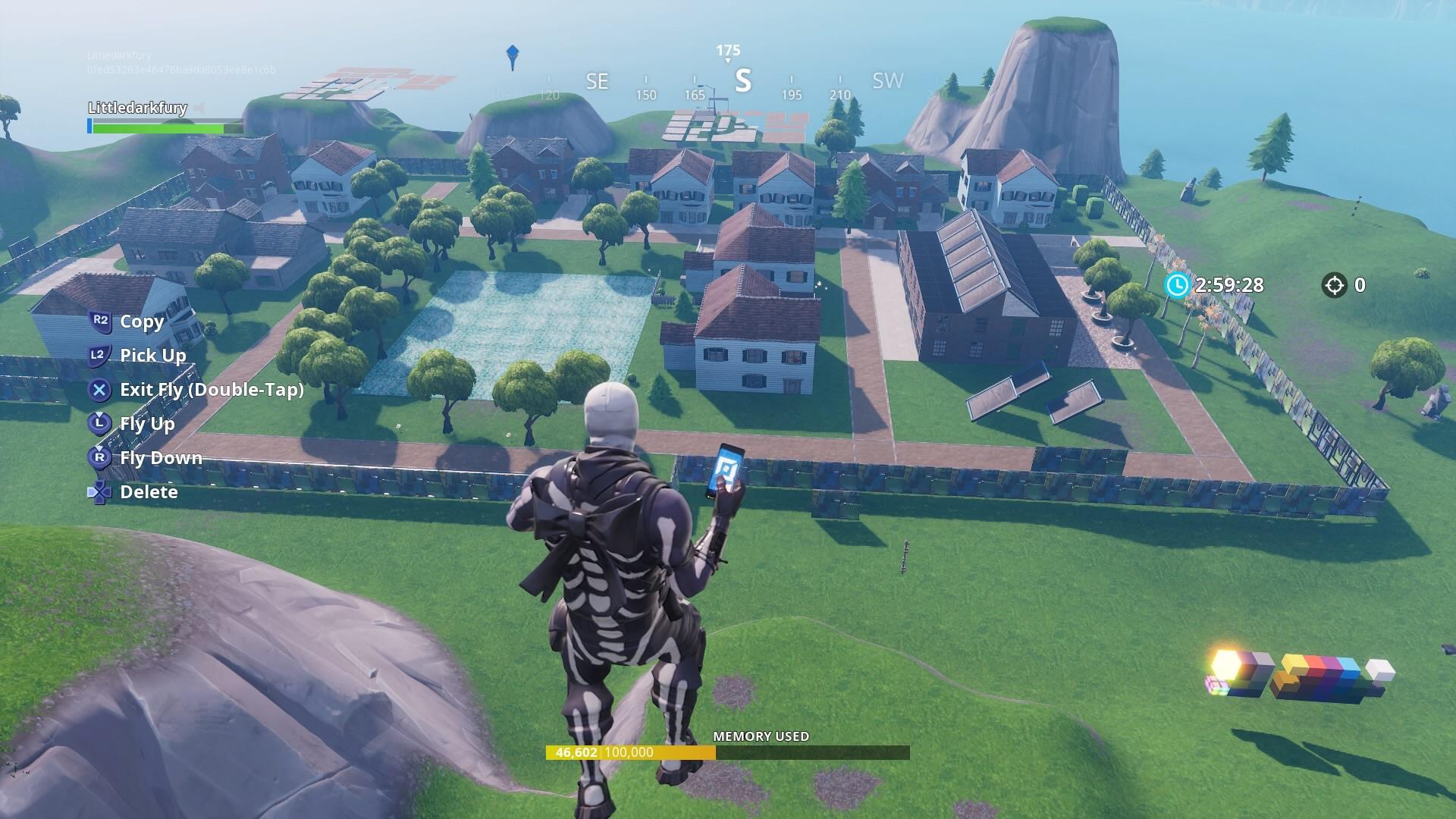
Task: Click the Littledarkfury player name label
Action: 136,108
